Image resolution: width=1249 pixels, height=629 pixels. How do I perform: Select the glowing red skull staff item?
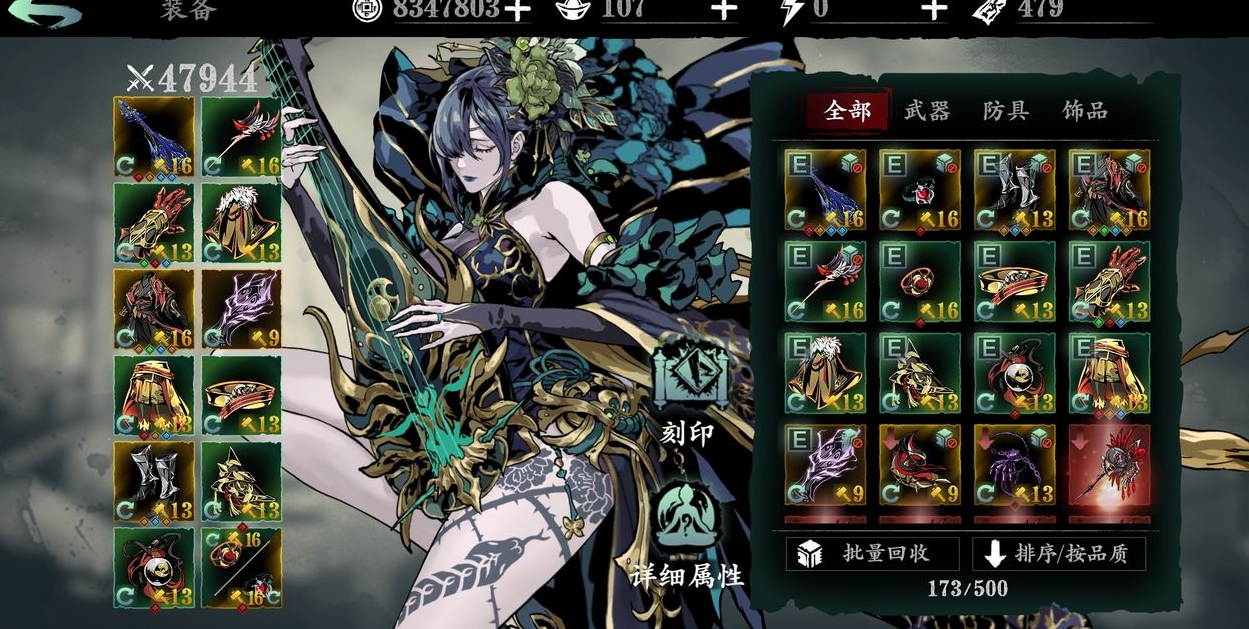click(1109, 465)
